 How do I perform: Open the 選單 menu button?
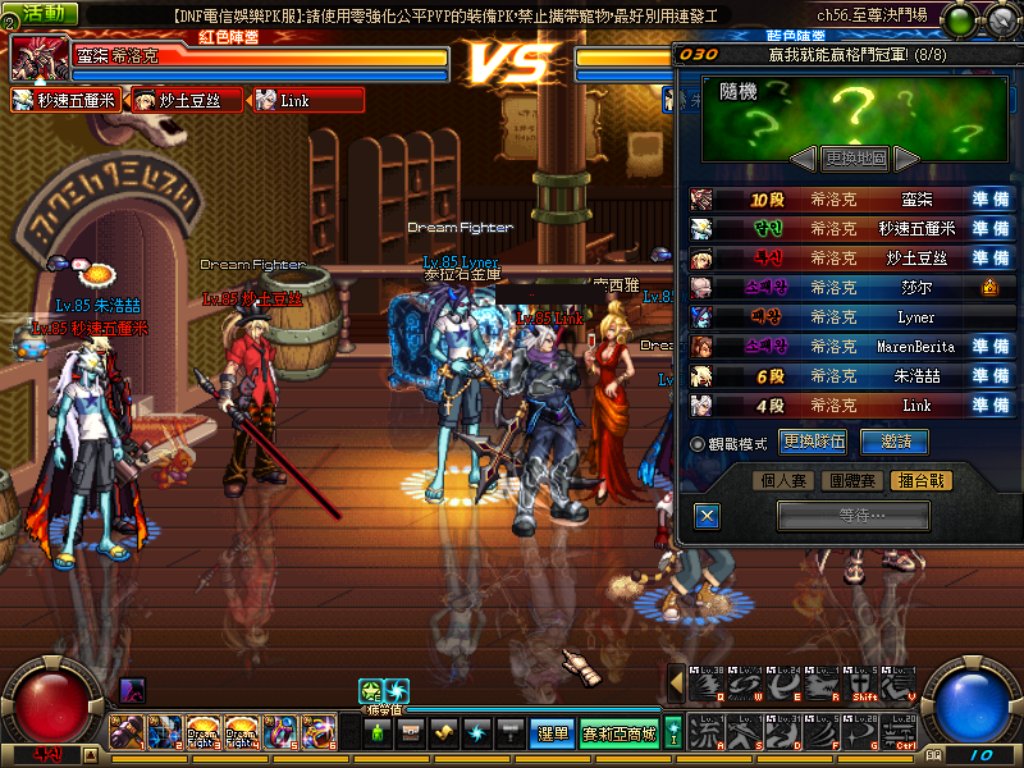552,734
